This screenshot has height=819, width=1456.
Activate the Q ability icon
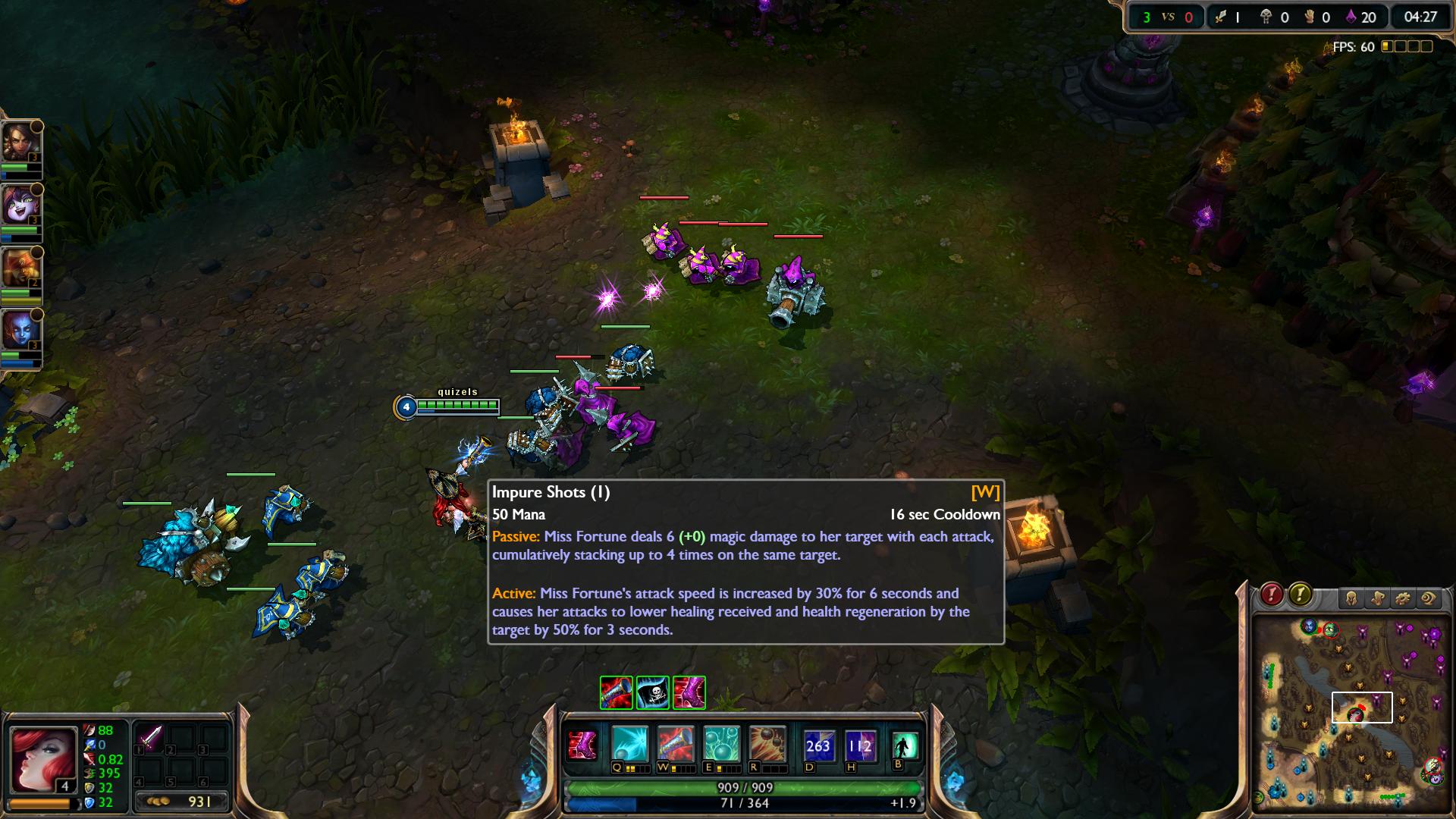coord(630,745)
